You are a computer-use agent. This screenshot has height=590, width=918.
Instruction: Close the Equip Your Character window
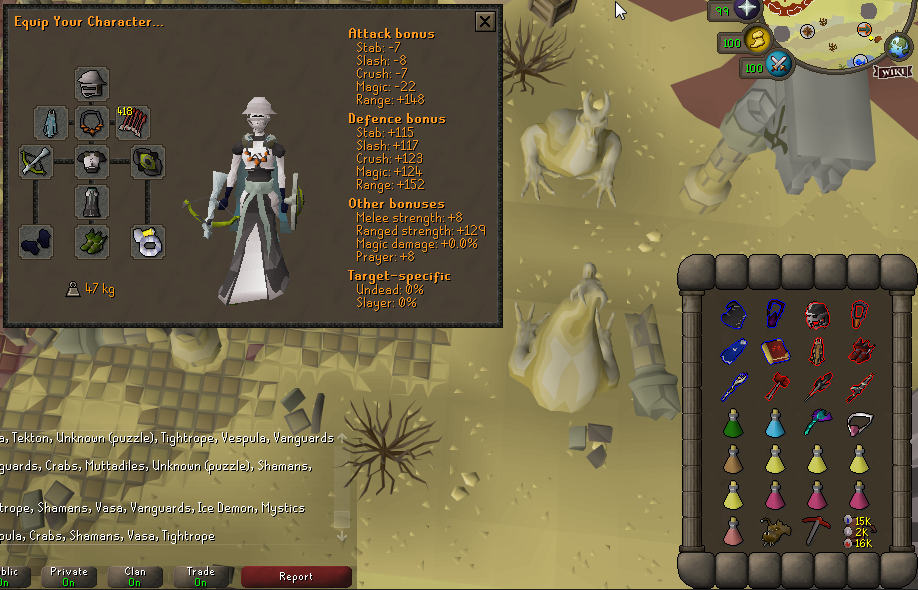[x=485, y=21]
